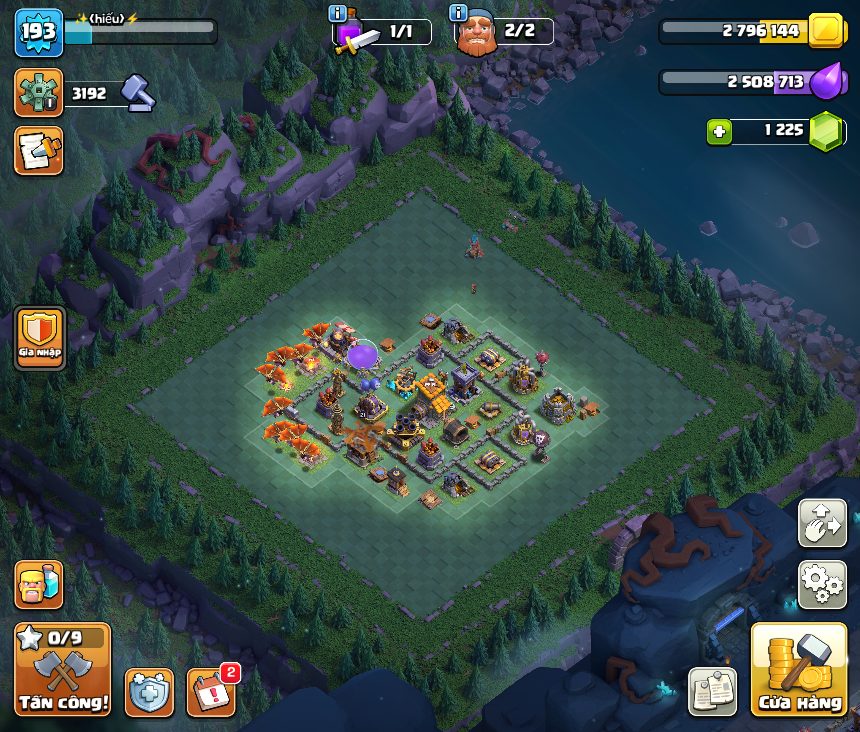Image resolution: width=860 pixels, height=732 pixels.
Task: Open the barbarian army overview button
Action: coord(39,585)
